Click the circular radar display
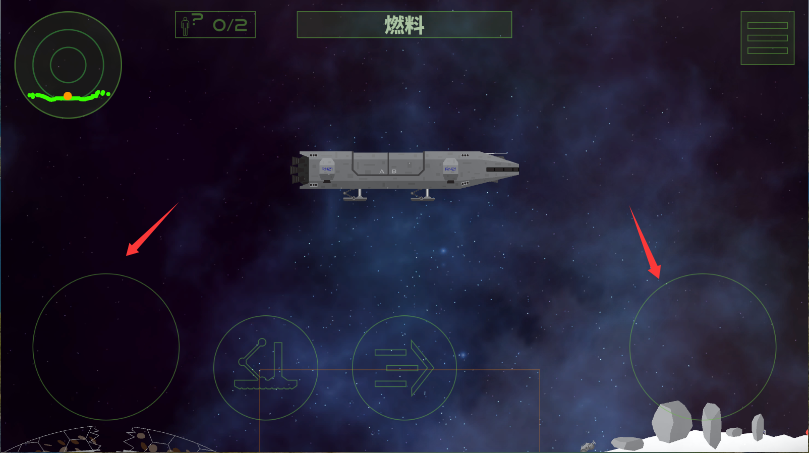The height and width of the screenshot is (453, 809). point(68,65)
